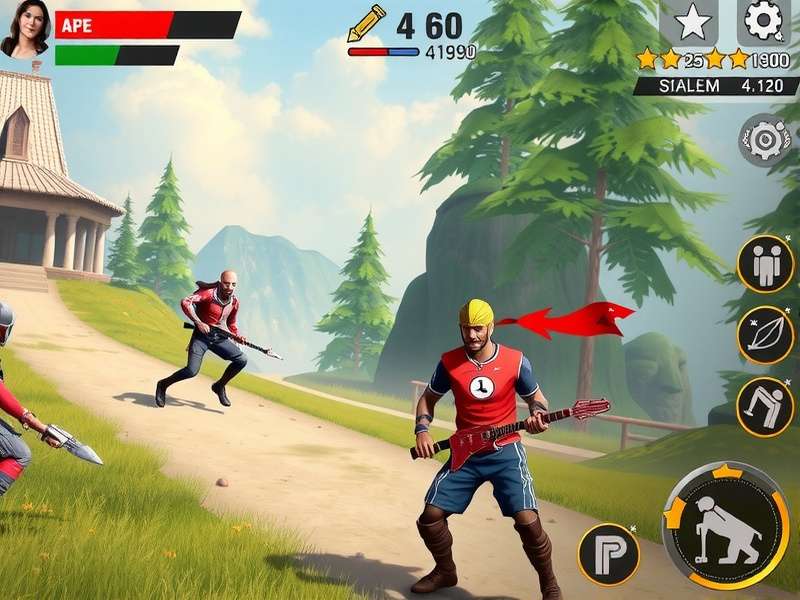800x600 pixels.
Task: Open the player portrait profile
Action: (x=25, y=28)
